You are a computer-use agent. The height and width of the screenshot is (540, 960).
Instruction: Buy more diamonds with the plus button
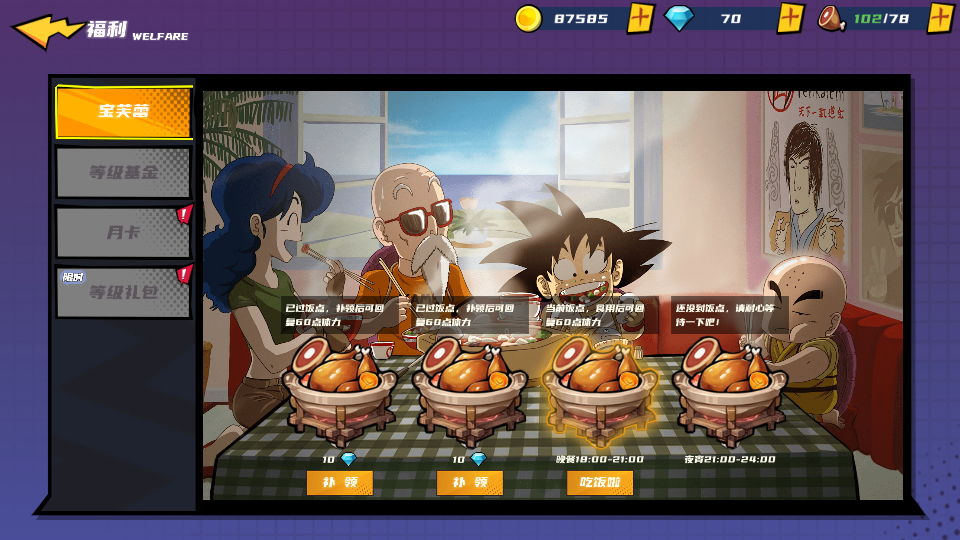791,18
